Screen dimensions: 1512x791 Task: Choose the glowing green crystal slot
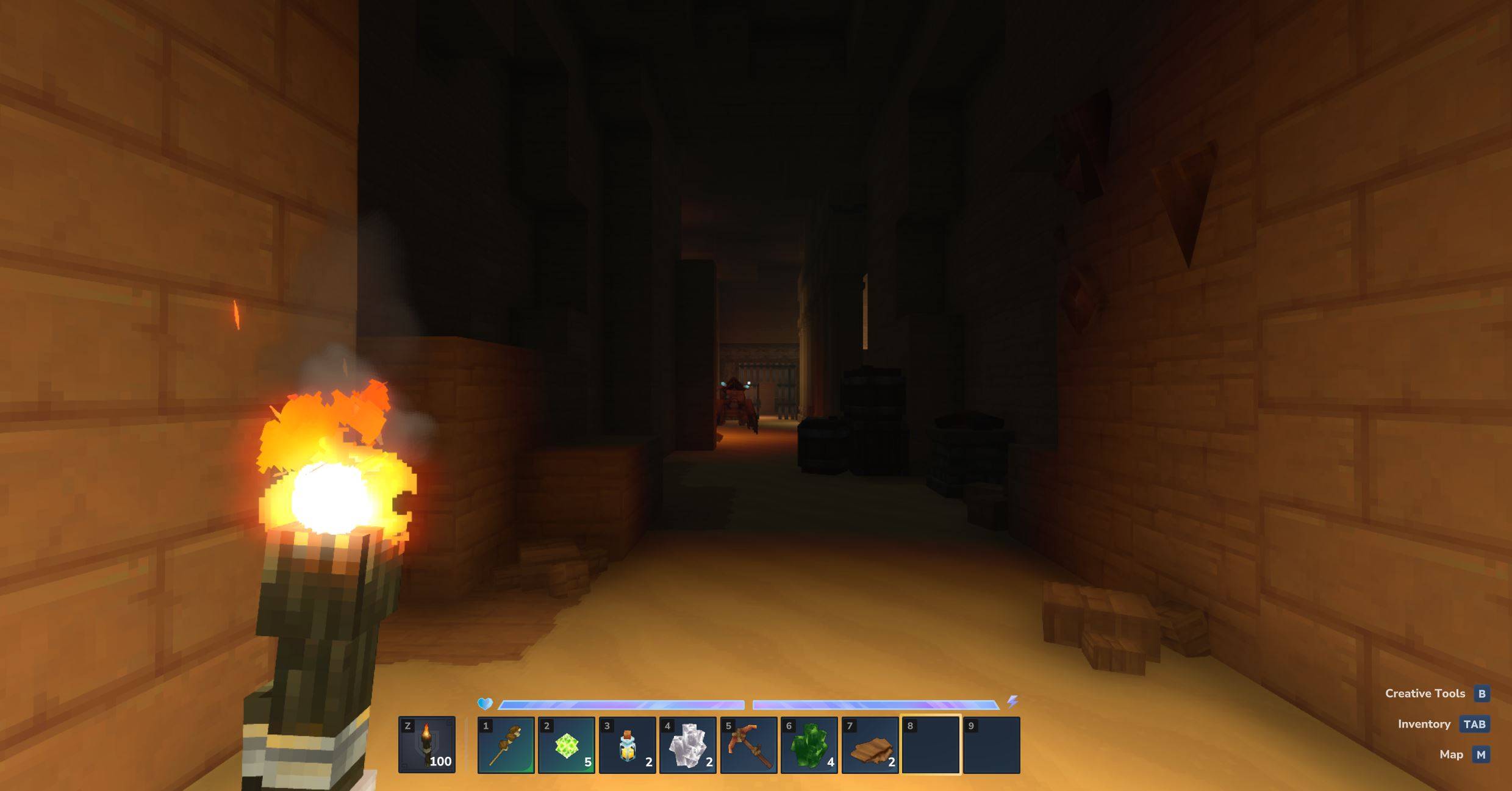[566, 745]
